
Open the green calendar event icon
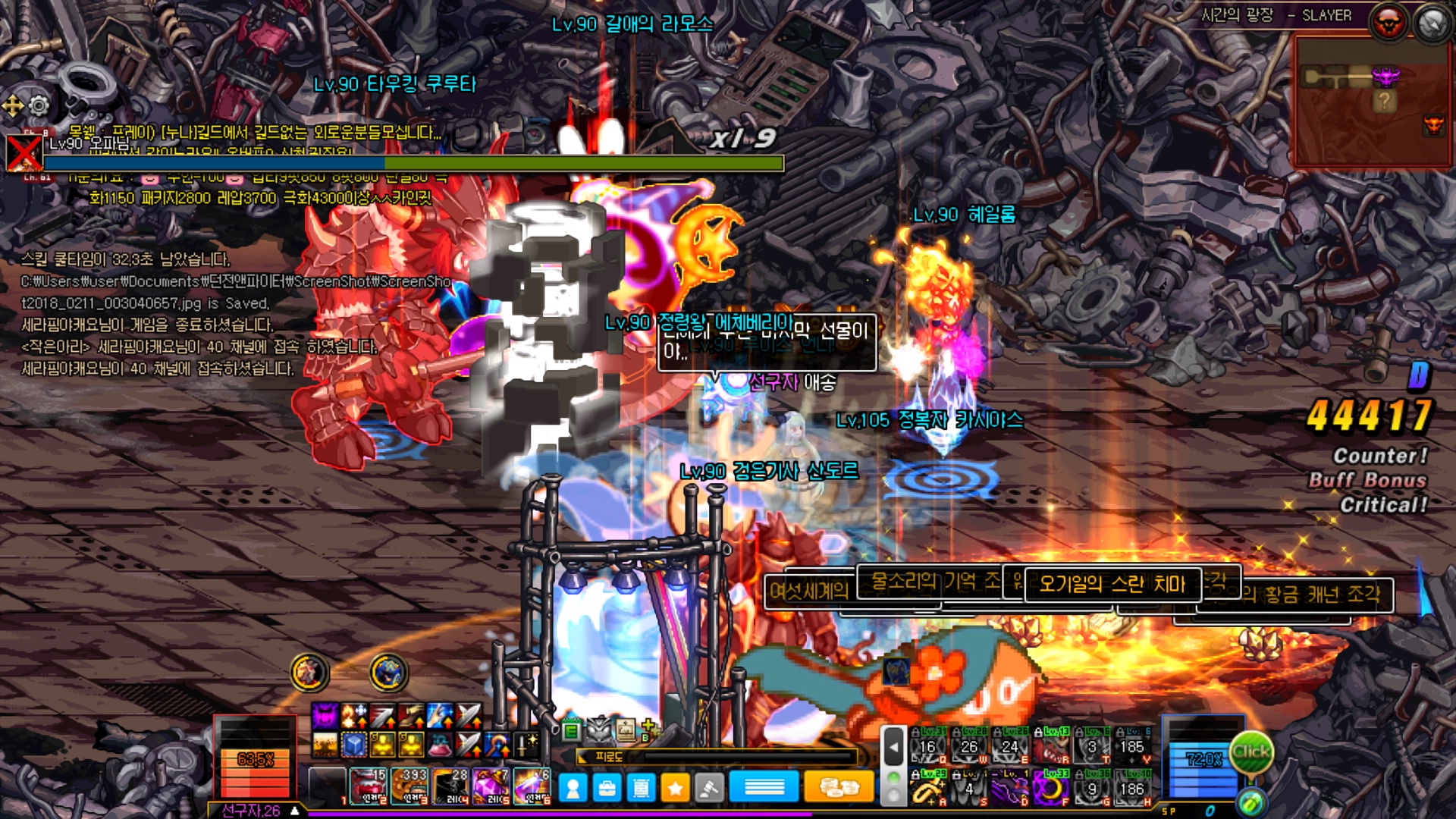(572, 730)
